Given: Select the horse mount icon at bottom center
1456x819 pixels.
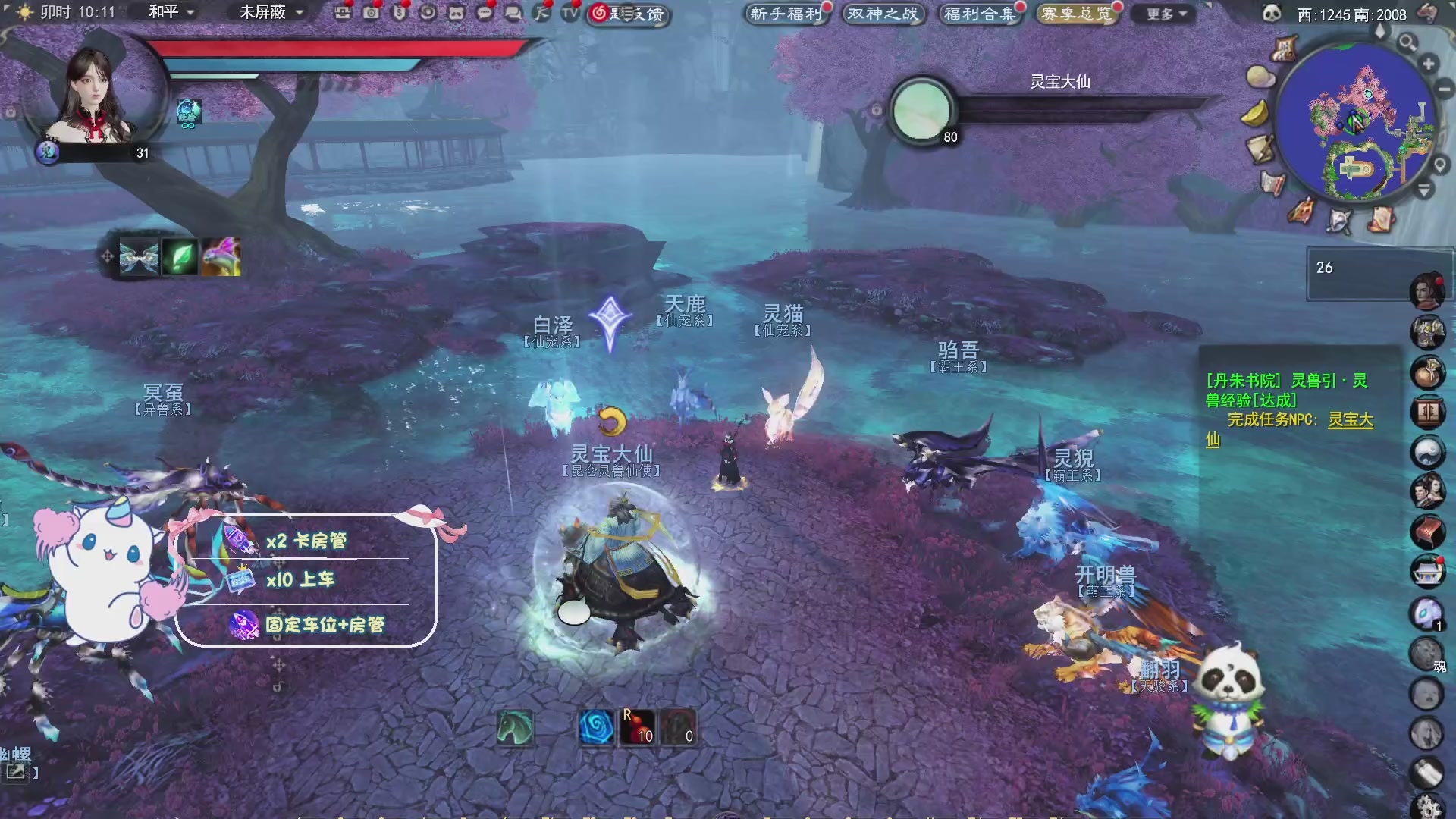Looking at the screenshot, I should [514, 725].
